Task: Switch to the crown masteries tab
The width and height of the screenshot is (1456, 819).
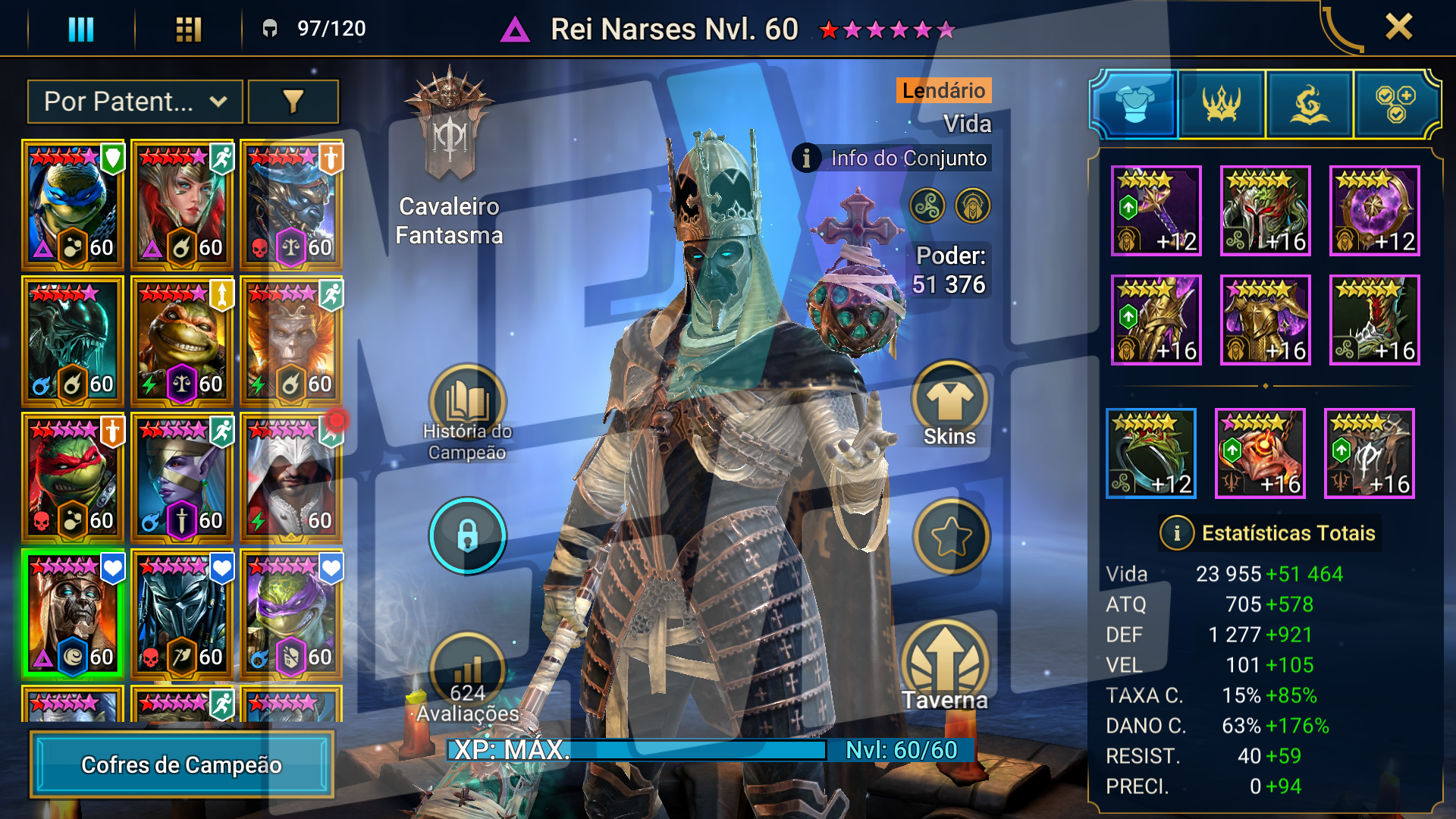Action: click(1222, 105)
